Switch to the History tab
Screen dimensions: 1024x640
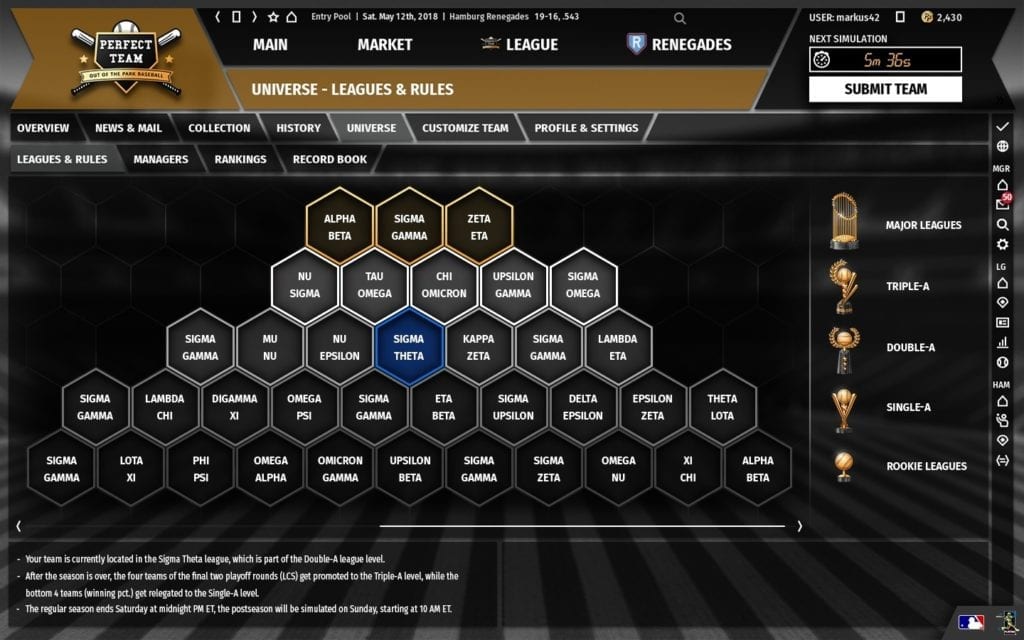pos(298,128)
